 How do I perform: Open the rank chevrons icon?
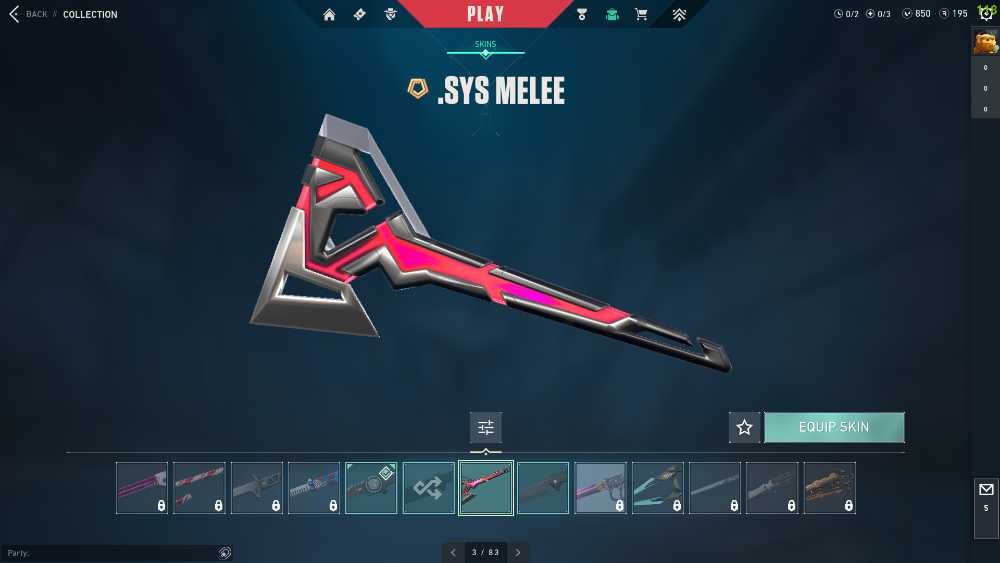679,15
